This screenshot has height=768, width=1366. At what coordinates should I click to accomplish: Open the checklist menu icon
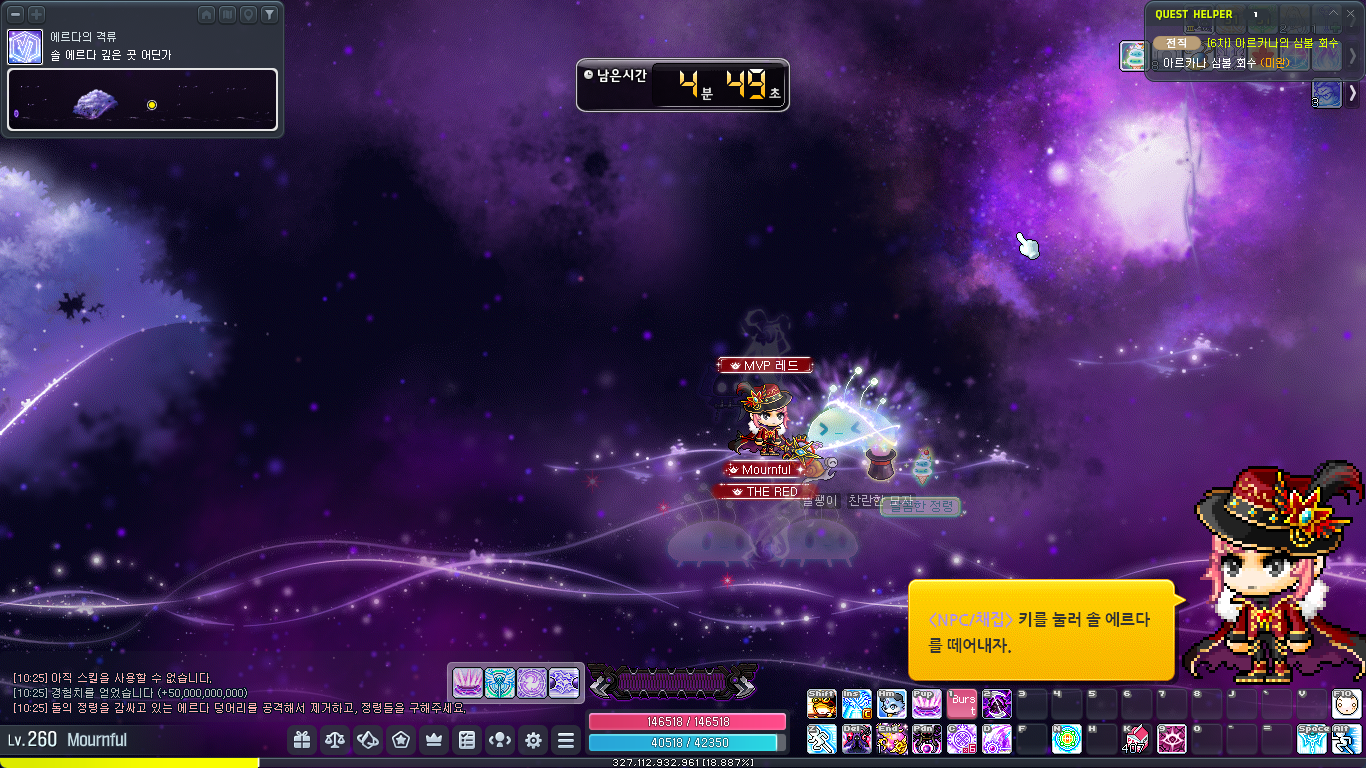tap(467, 741)
